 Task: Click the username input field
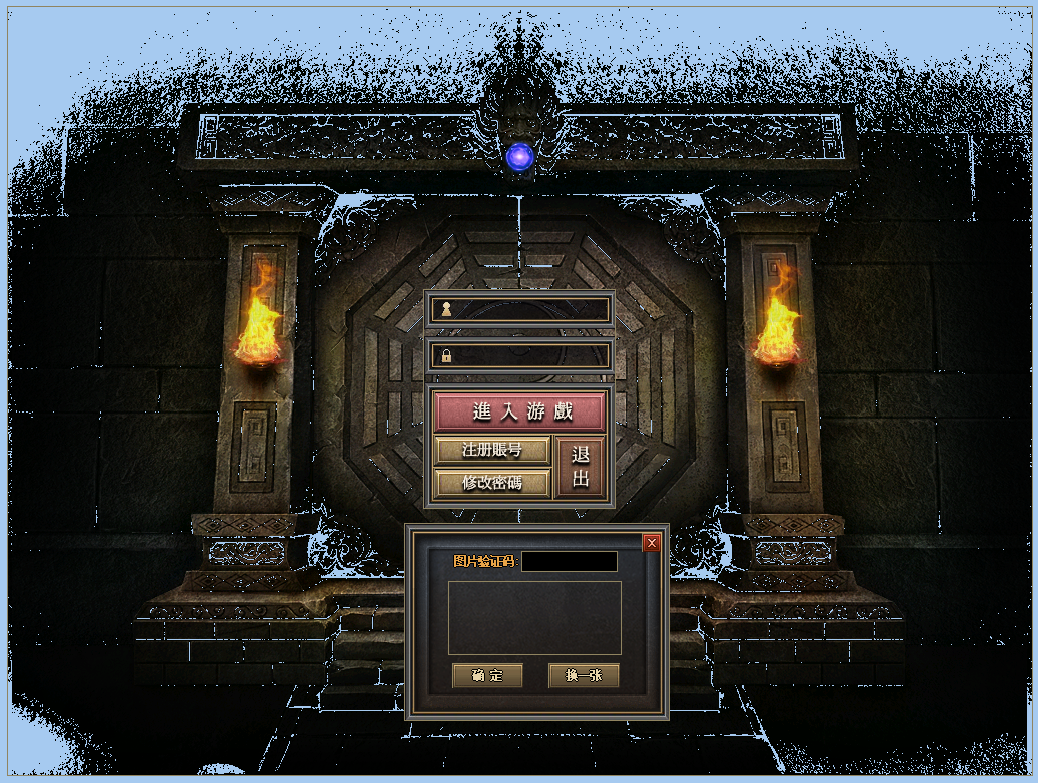point(530,309)
